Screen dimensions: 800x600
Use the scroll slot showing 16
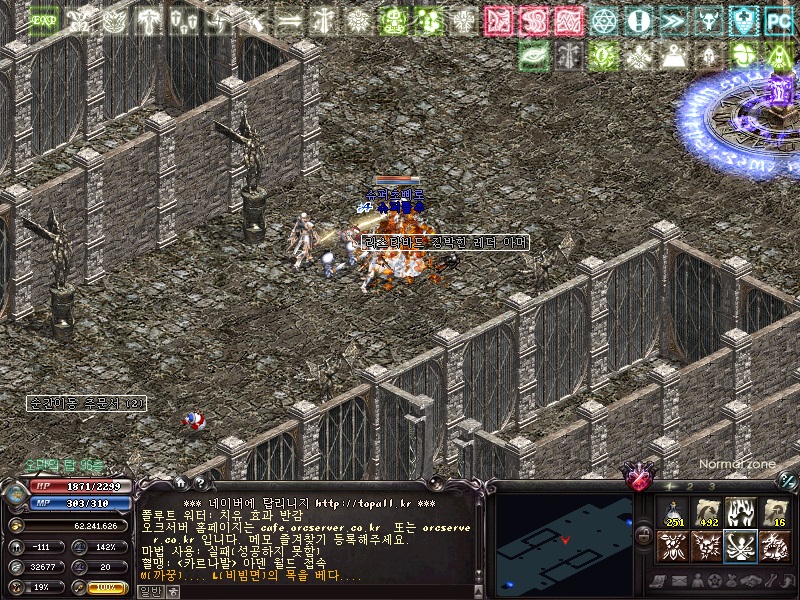pyautogui.click(x=775, y=512)
